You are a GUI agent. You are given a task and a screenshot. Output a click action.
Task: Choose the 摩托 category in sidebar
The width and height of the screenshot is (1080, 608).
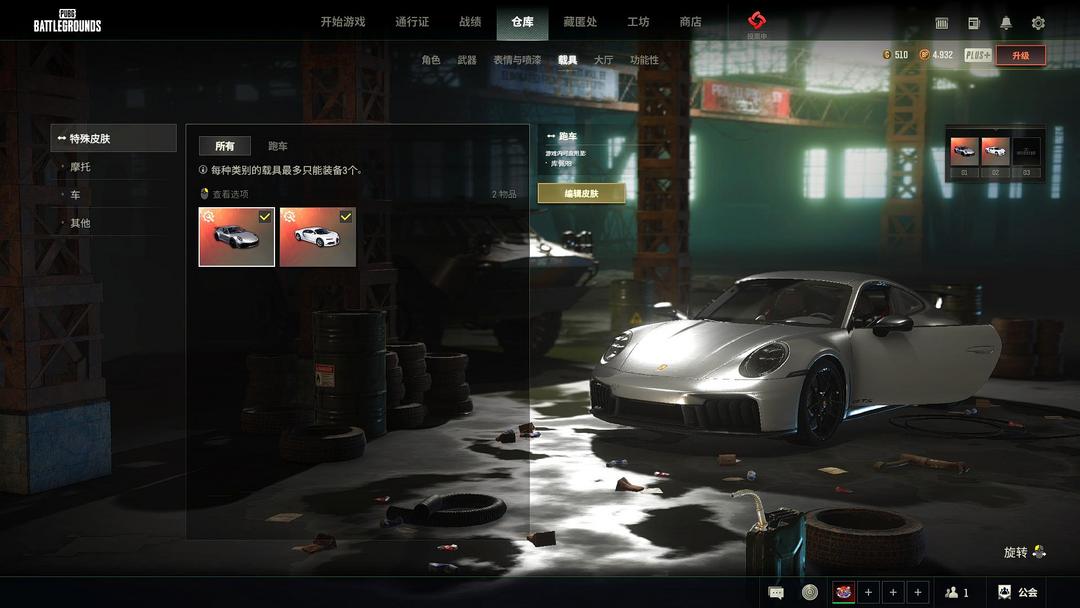(x=80, y=167)
